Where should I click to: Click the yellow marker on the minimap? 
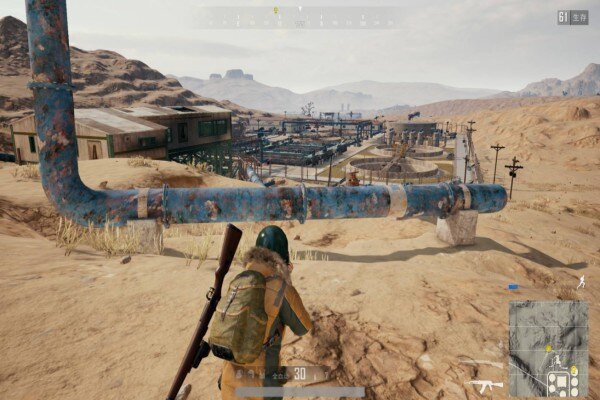(549, 348)
